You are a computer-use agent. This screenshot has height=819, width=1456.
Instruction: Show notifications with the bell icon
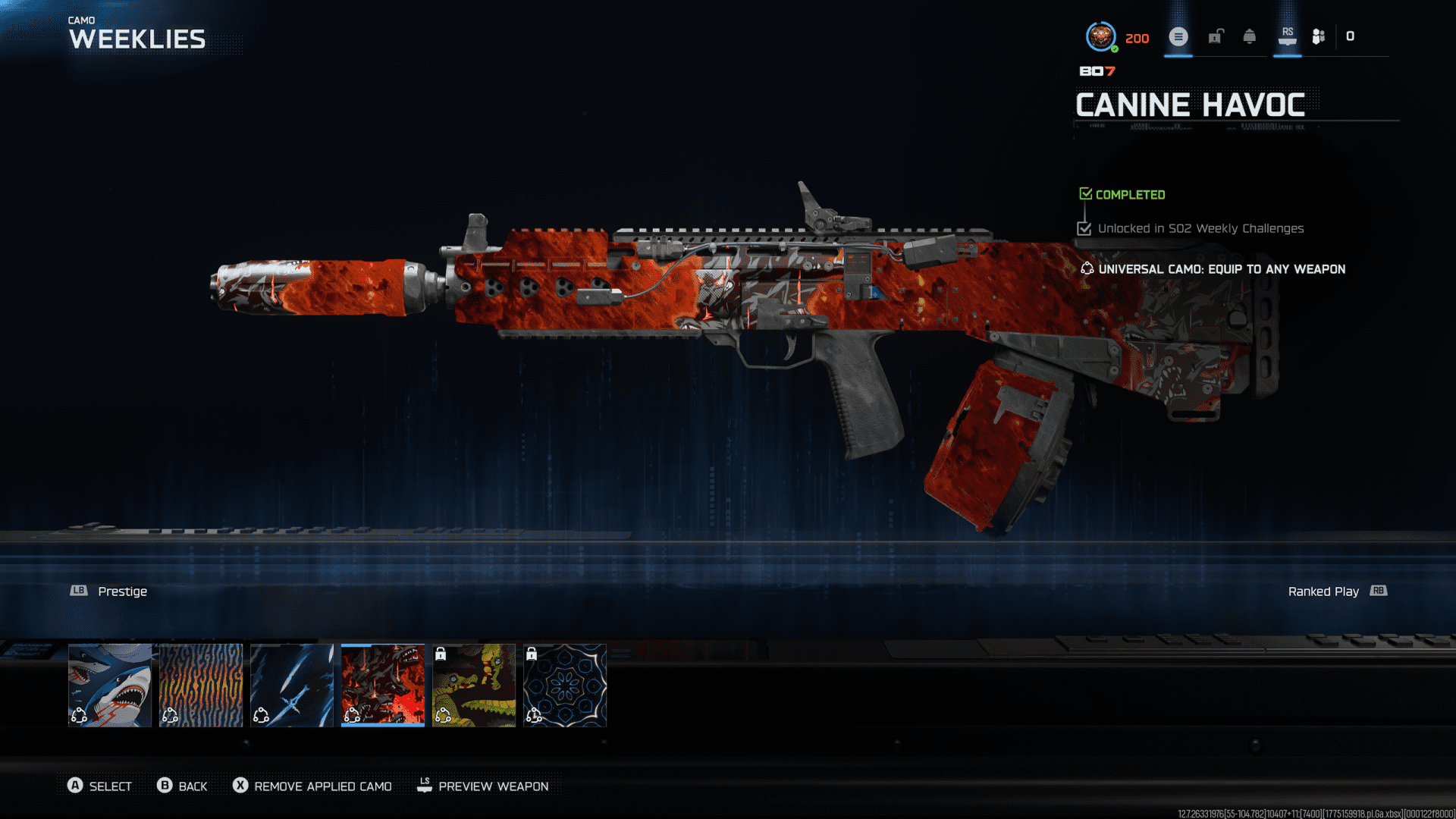tap(1250, 36)
